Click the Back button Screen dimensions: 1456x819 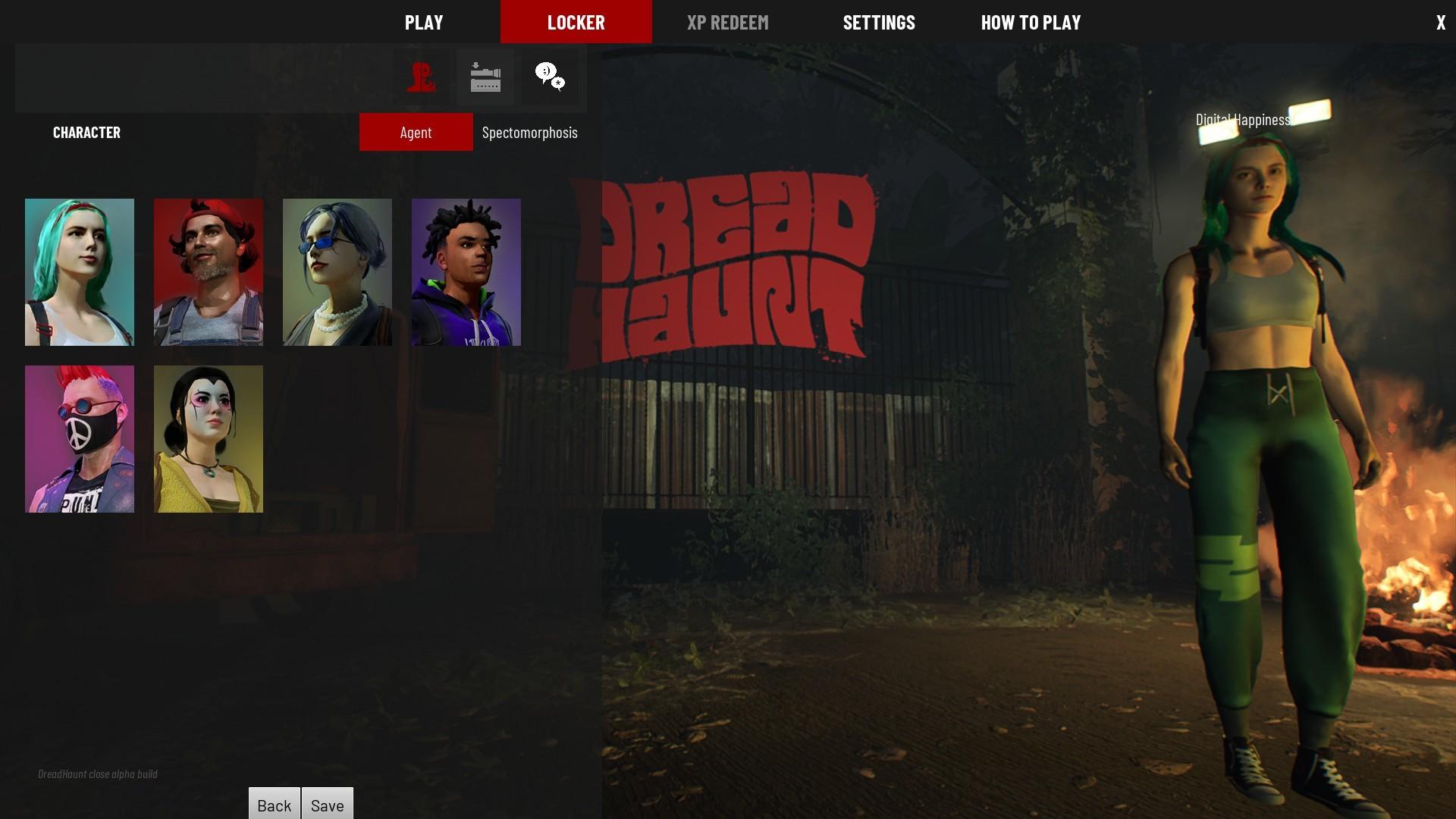[274, 805]
